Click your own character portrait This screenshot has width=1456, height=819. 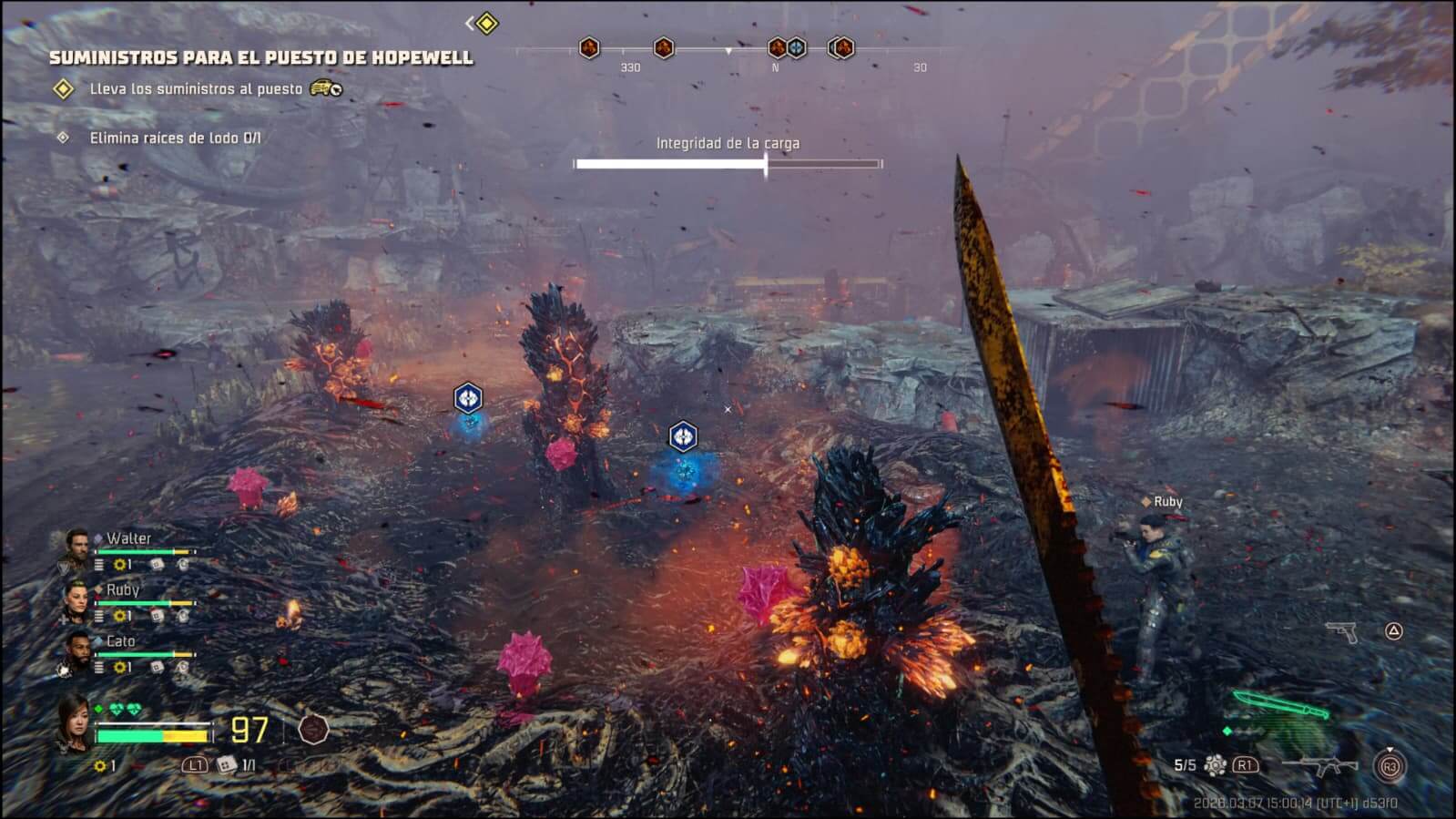coord(73,723)
